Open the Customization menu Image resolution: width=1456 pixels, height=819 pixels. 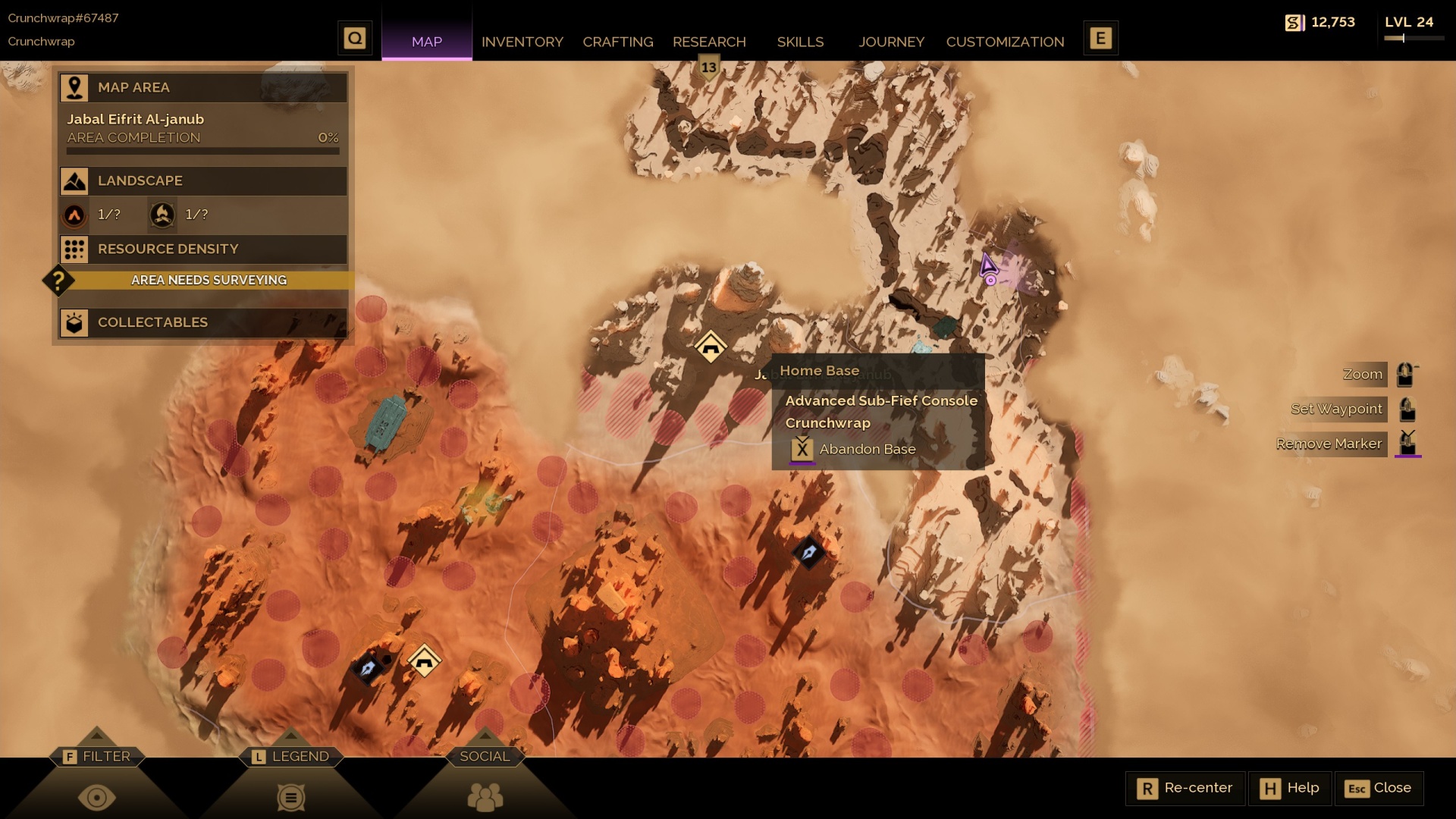[x=1006, y=42]
